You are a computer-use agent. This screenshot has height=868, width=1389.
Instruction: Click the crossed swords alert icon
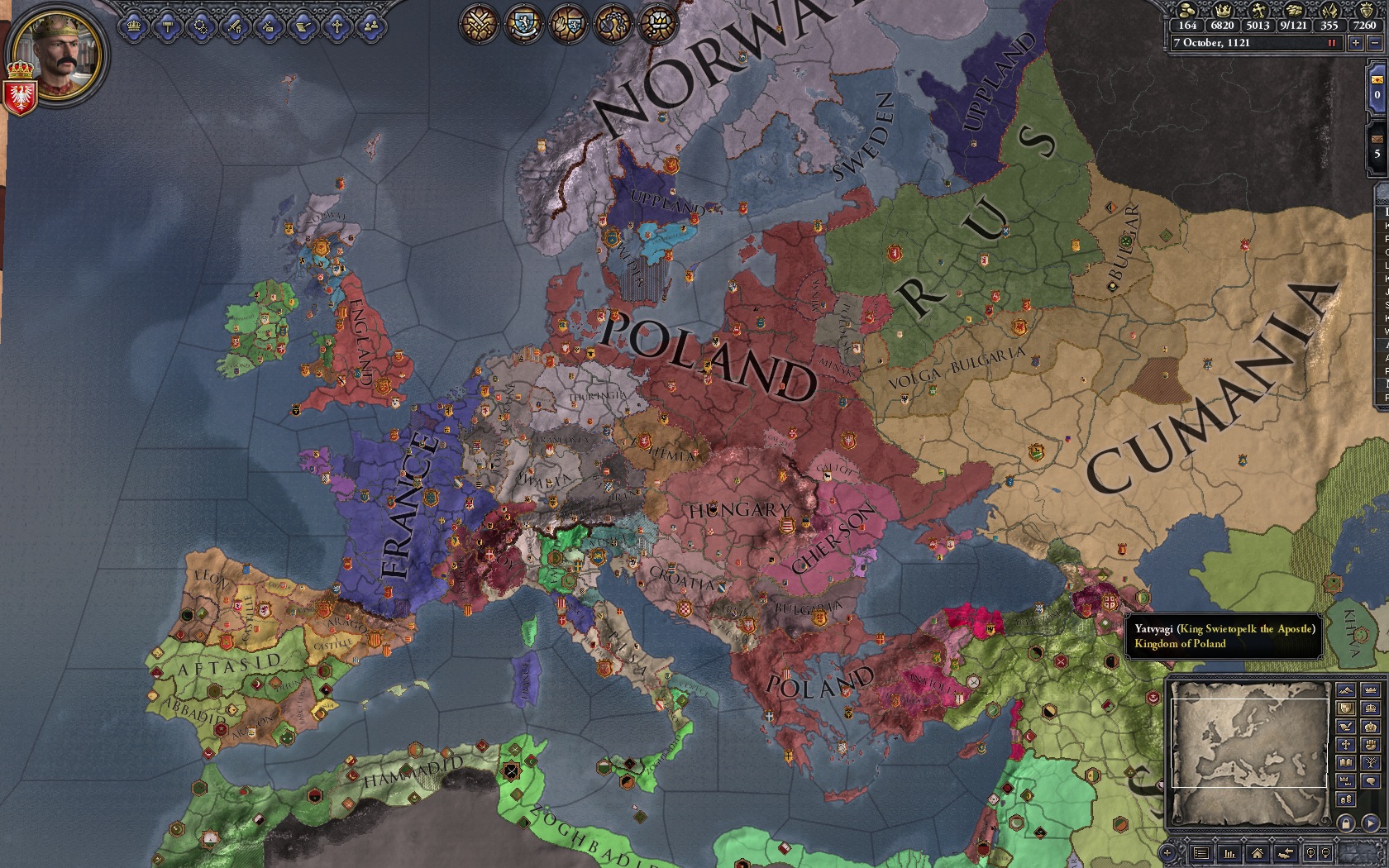pyautogui.click(x=477, y=23)
